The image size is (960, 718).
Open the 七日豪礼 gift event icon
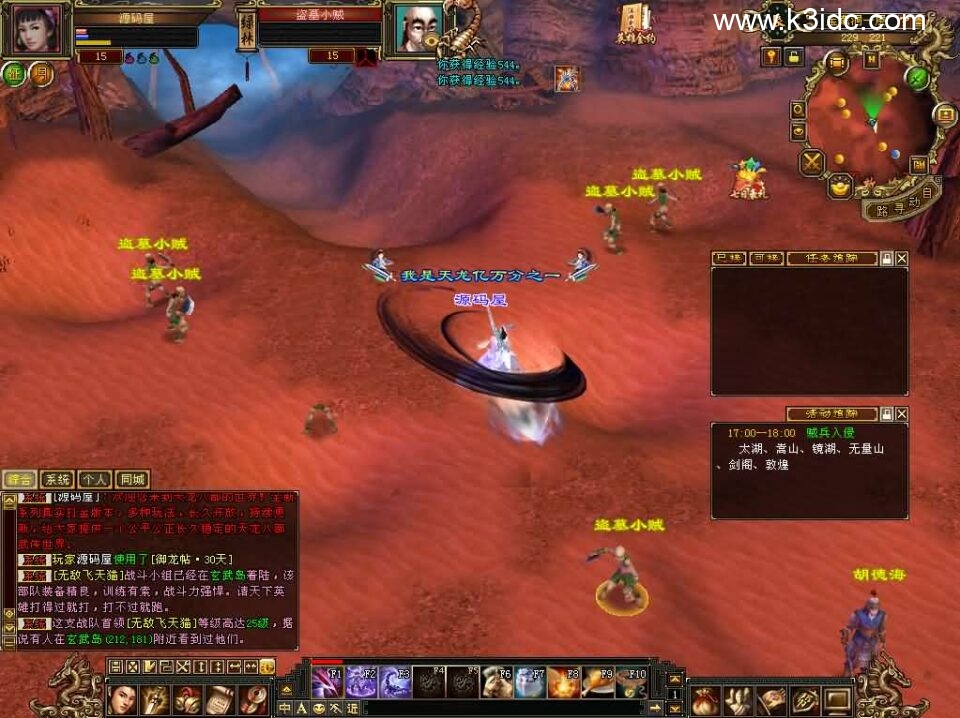point(747,180)
